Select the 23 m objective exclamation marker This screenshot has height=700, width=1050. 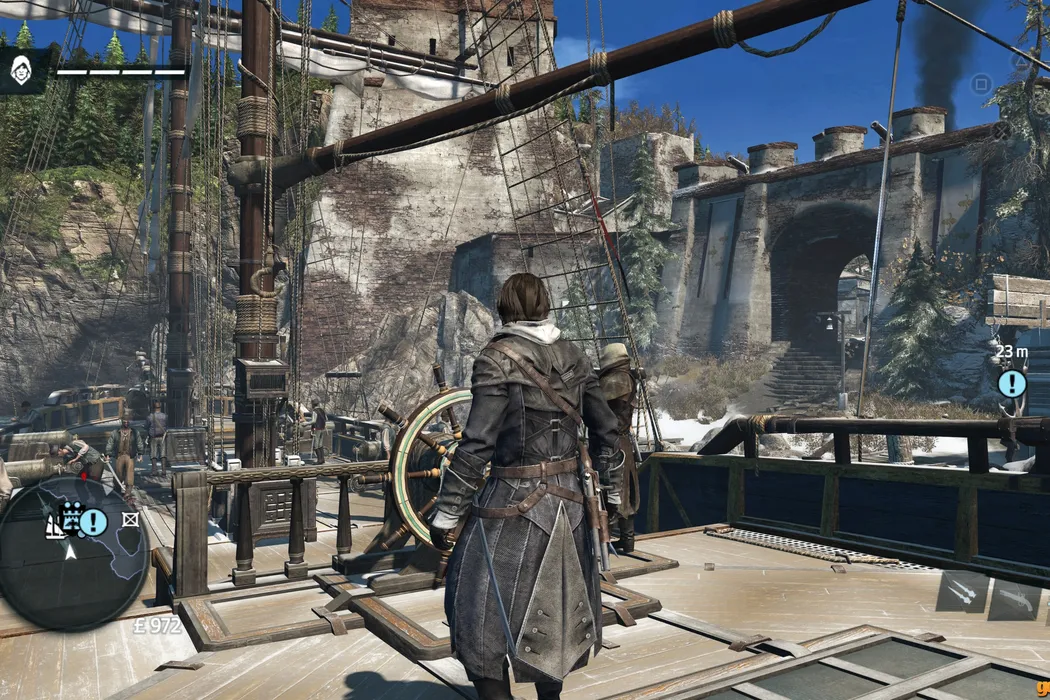coord(1012,383)
